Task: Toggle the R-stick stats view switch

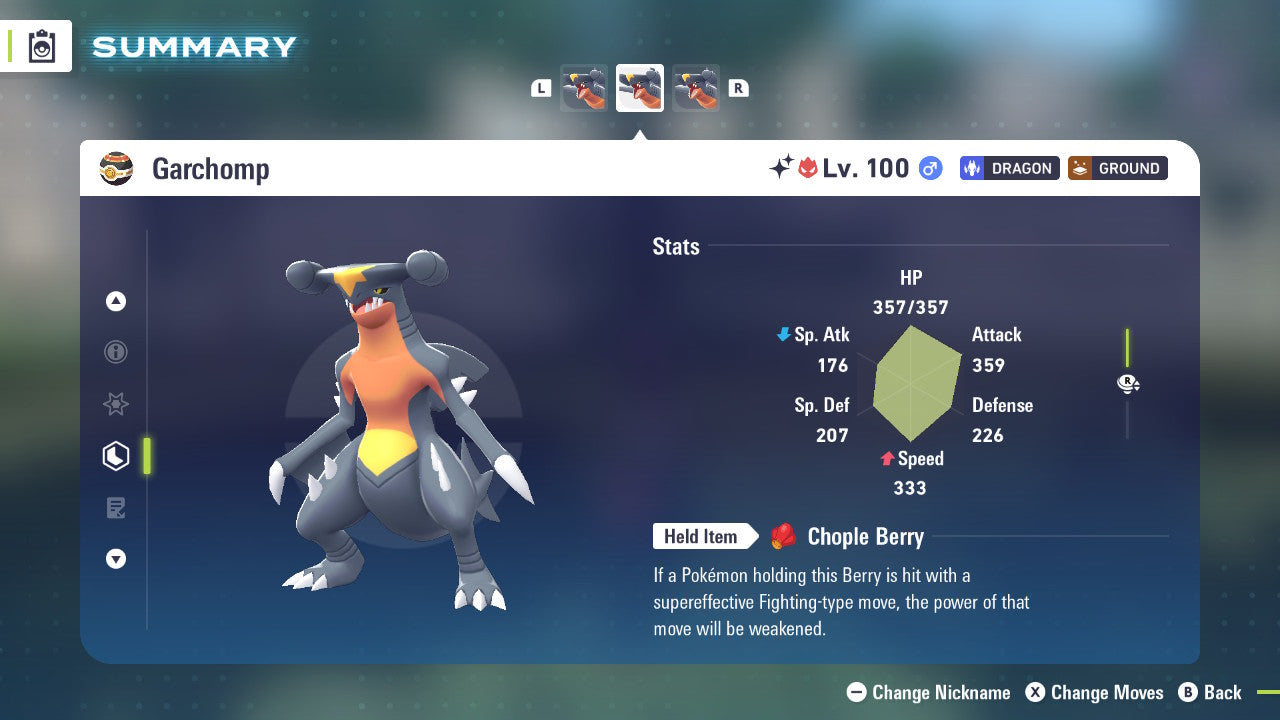Action: tap(1128, 383)
